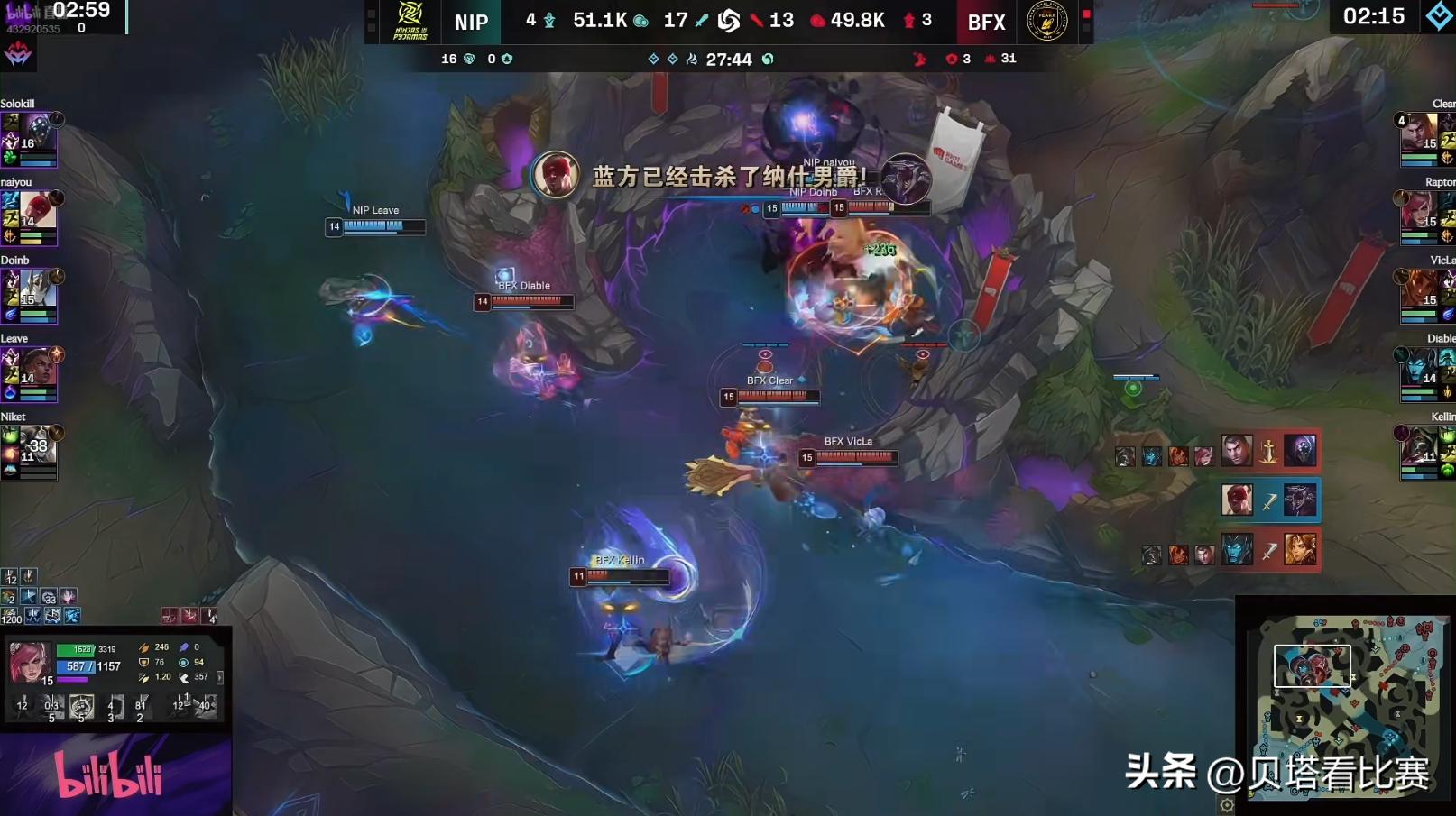This screenshot has height=816, width=1456.
Task: Select Kellin's champion portrait
Action: (1418, 446)
